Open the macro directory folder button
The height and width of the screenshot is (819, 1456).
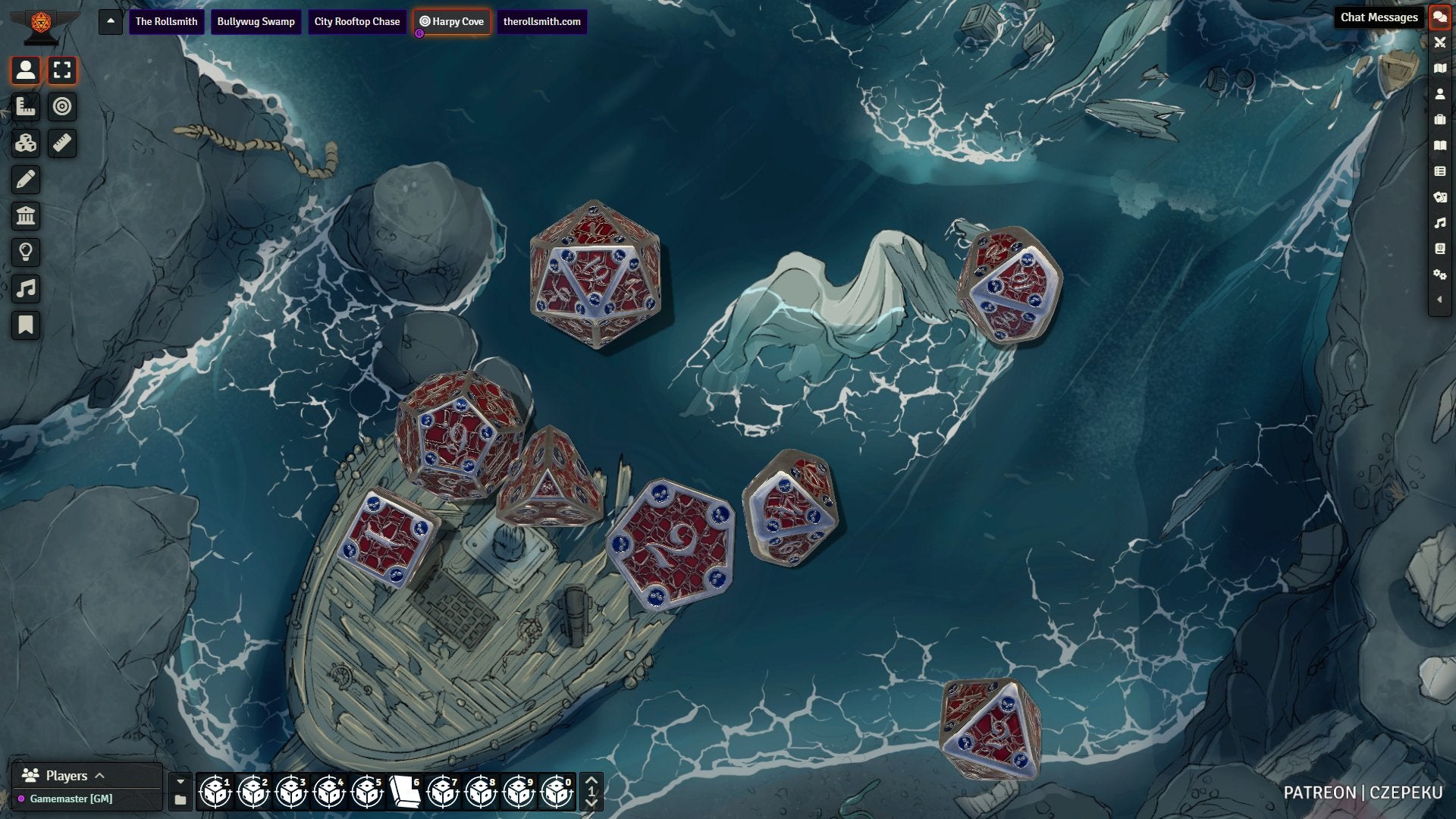point(180,800)
